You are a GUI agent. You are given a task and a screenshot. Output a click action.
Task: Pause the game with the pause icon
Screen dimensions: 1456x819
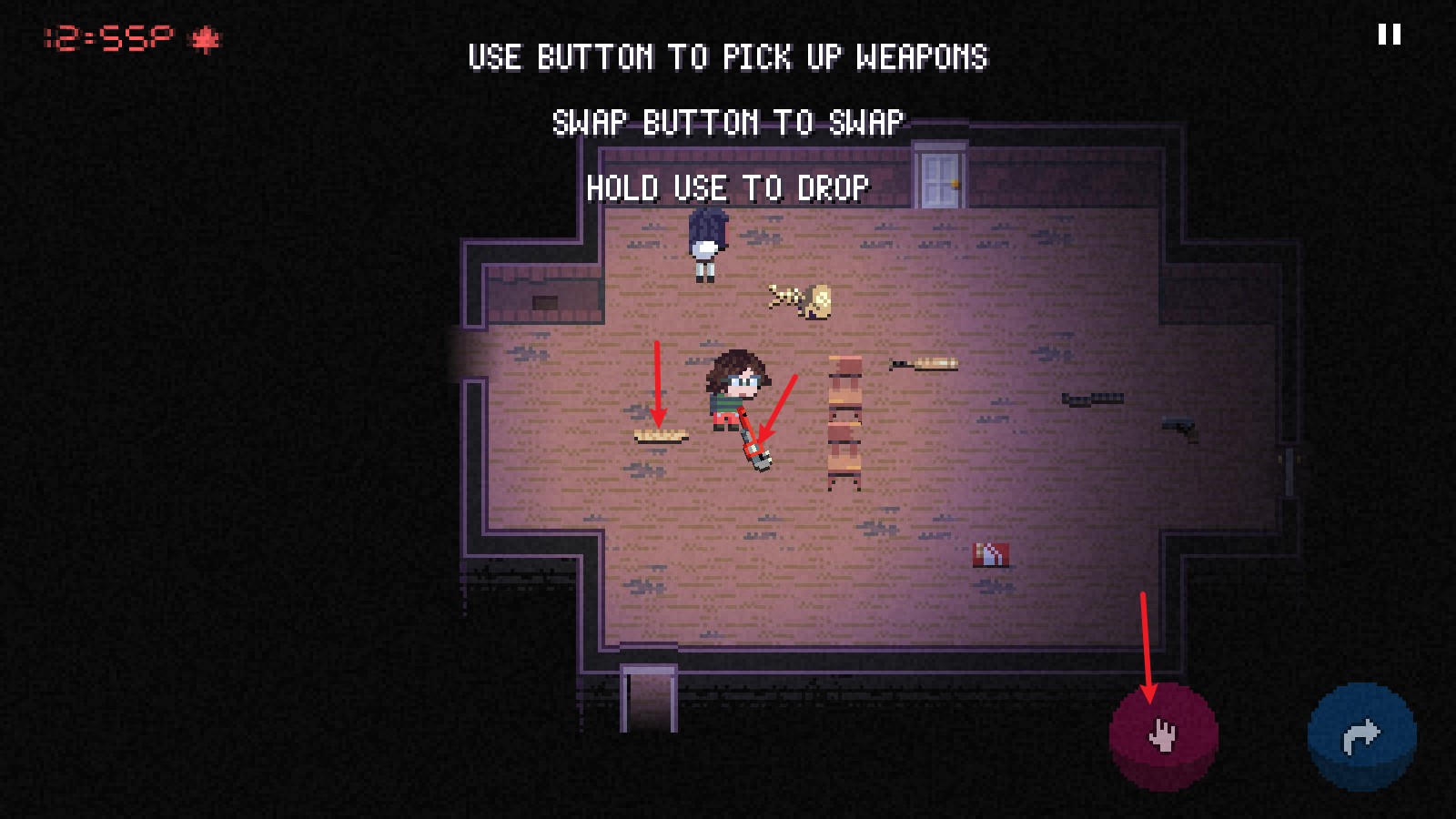click(x=1389, y=35)
